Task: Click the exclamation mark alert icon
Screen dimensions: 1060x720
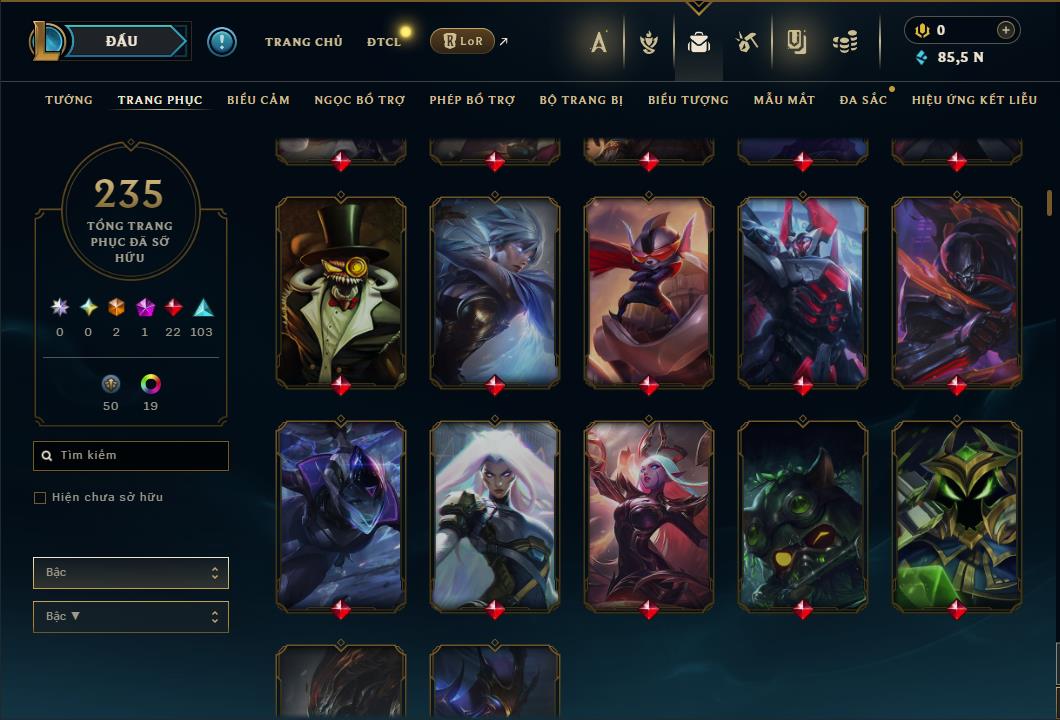Action: click(222, 42)
